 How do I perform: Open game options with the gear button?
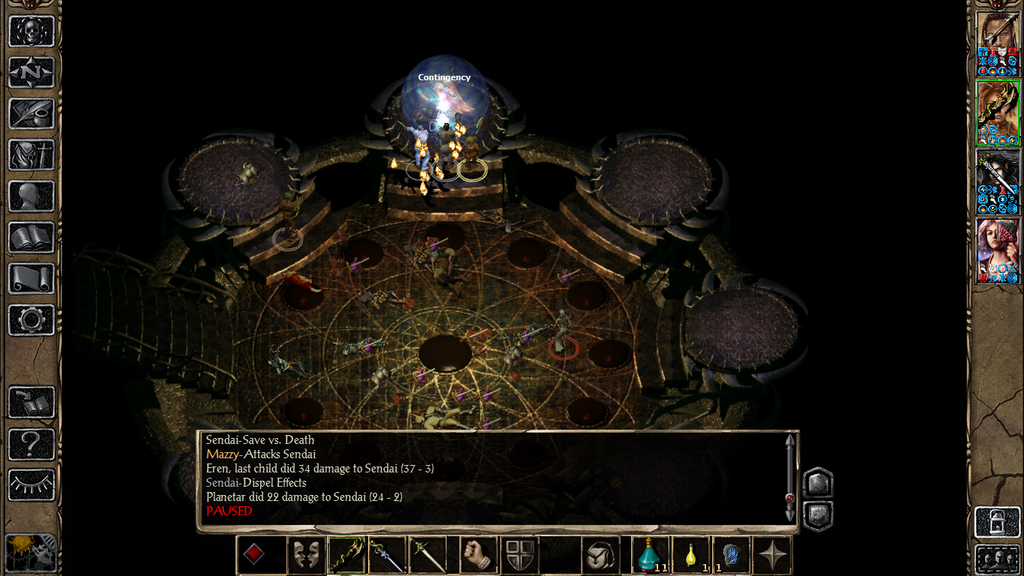[x=31, y=320]
